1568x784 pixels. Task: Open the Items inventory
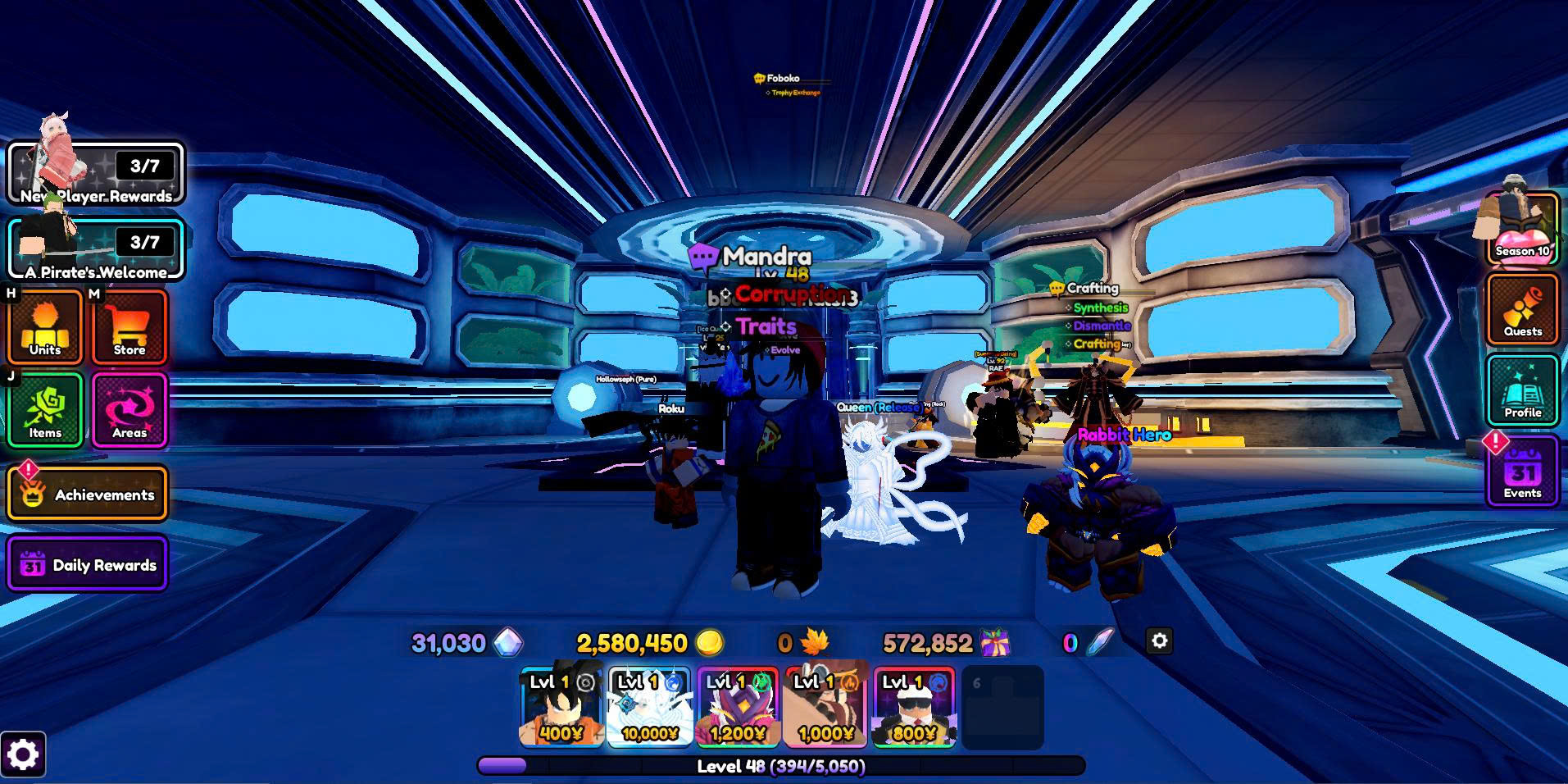[x=45, y=410]
